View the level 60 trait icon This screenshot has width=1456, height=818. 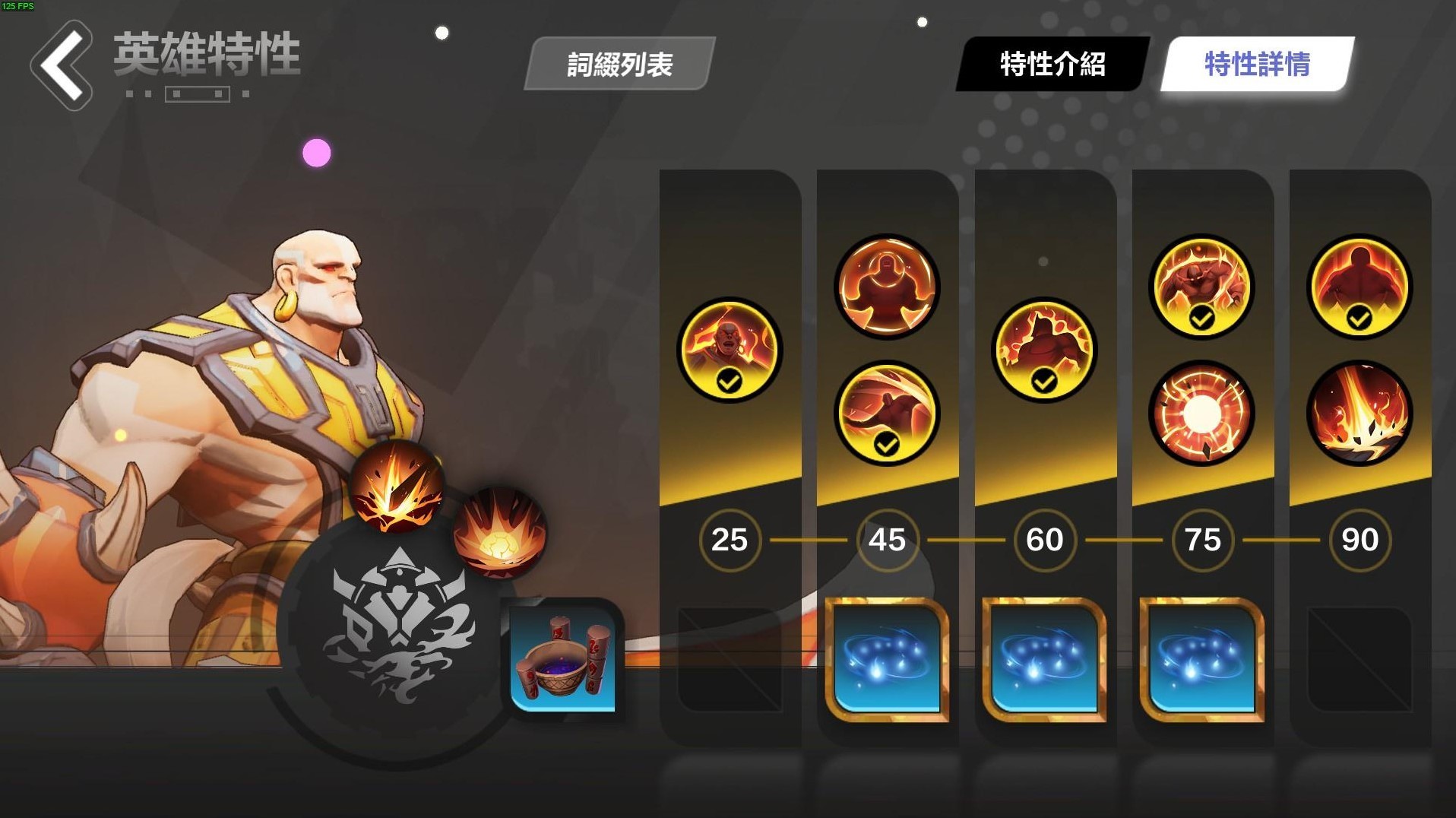coord(1043,349)
